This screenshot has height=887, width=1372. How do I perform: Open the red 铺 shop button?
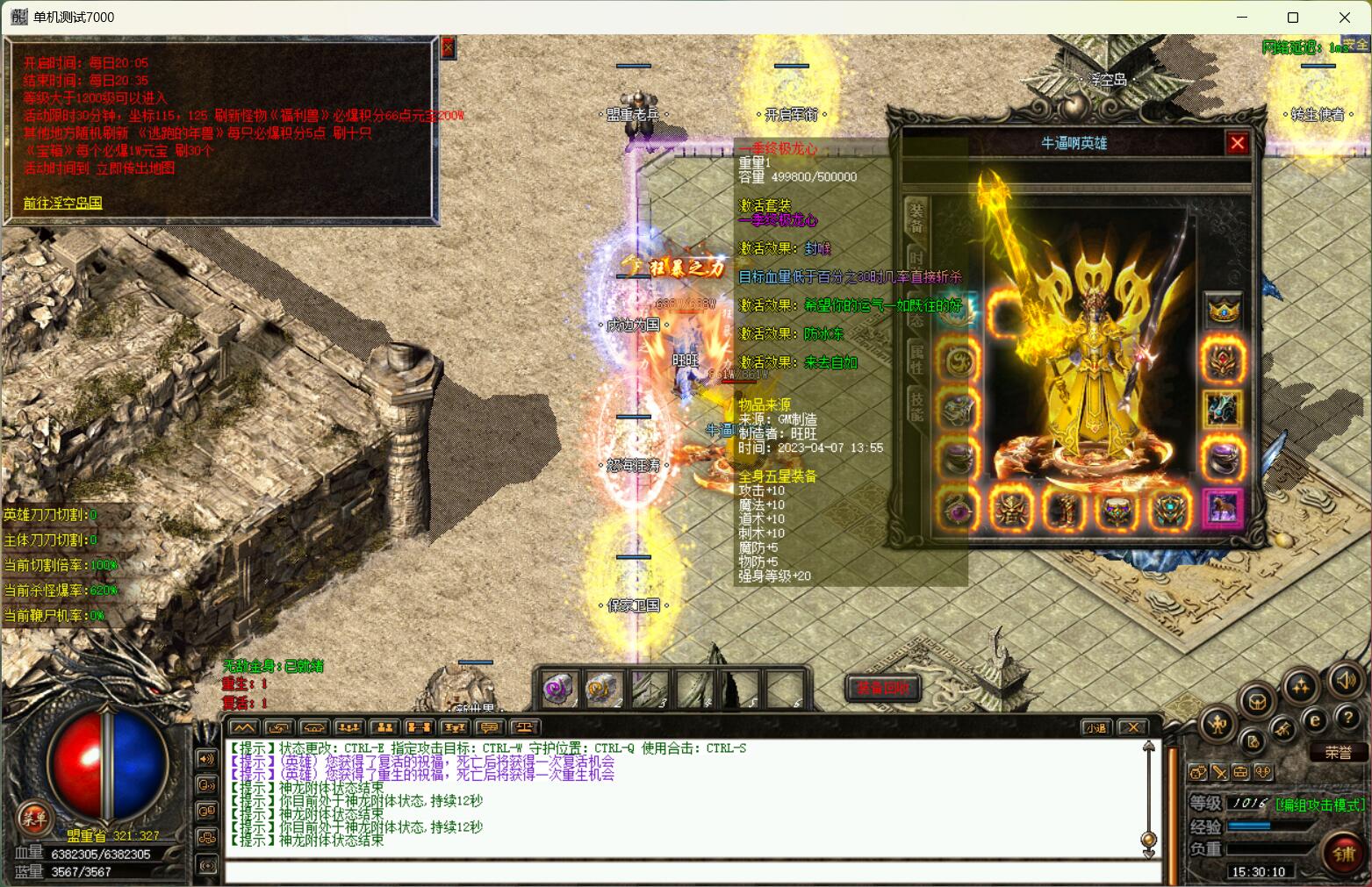point(1344,854)
